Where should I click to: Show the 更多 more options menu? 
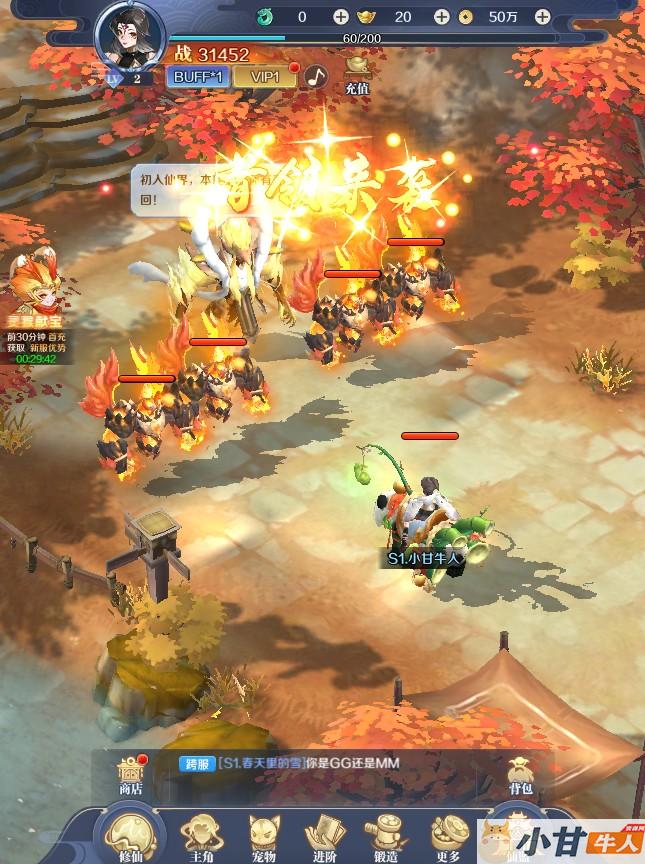click(x=447, y=836)
